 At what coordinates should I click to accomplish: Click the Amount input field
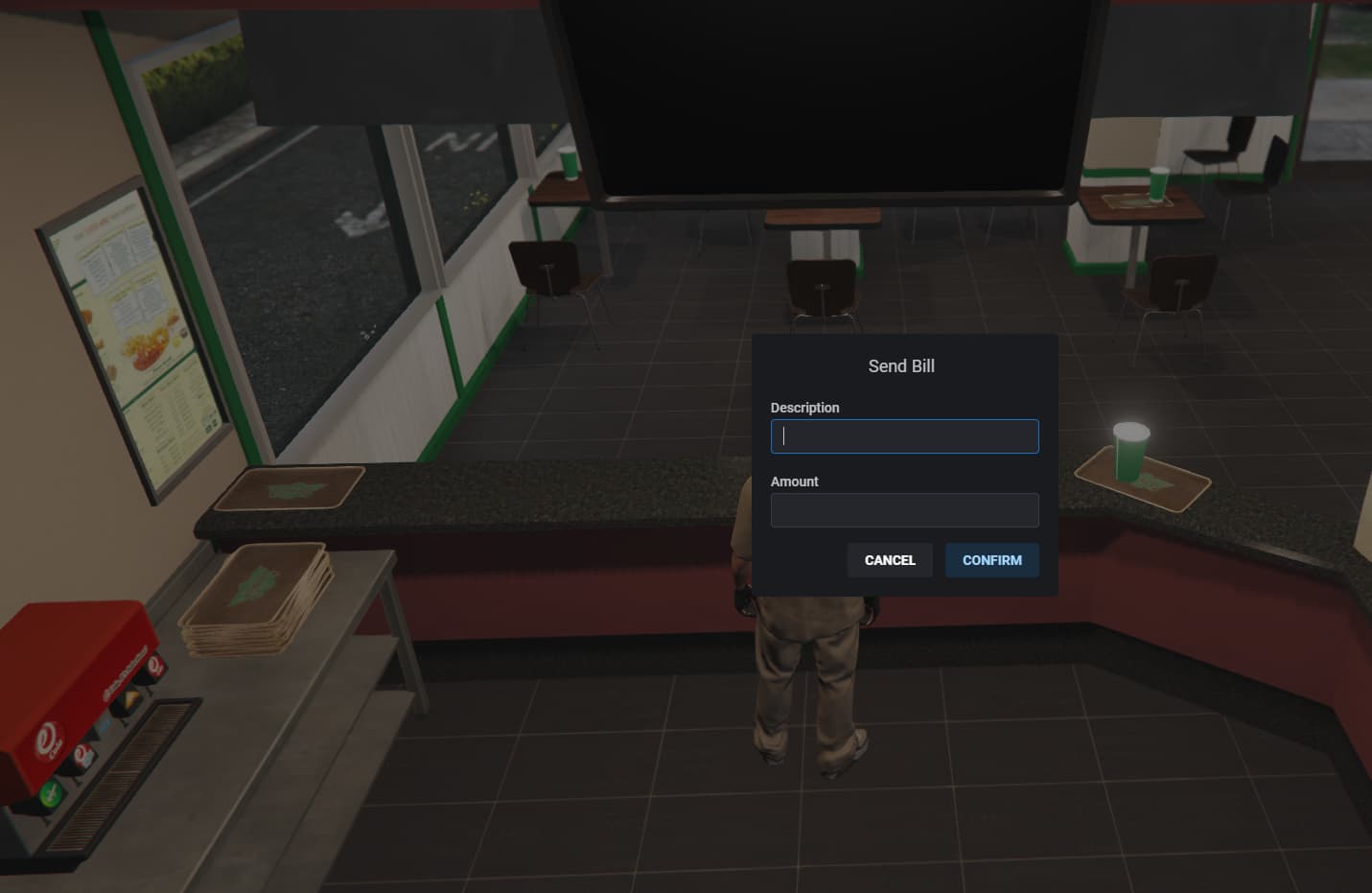coord(904,509)
